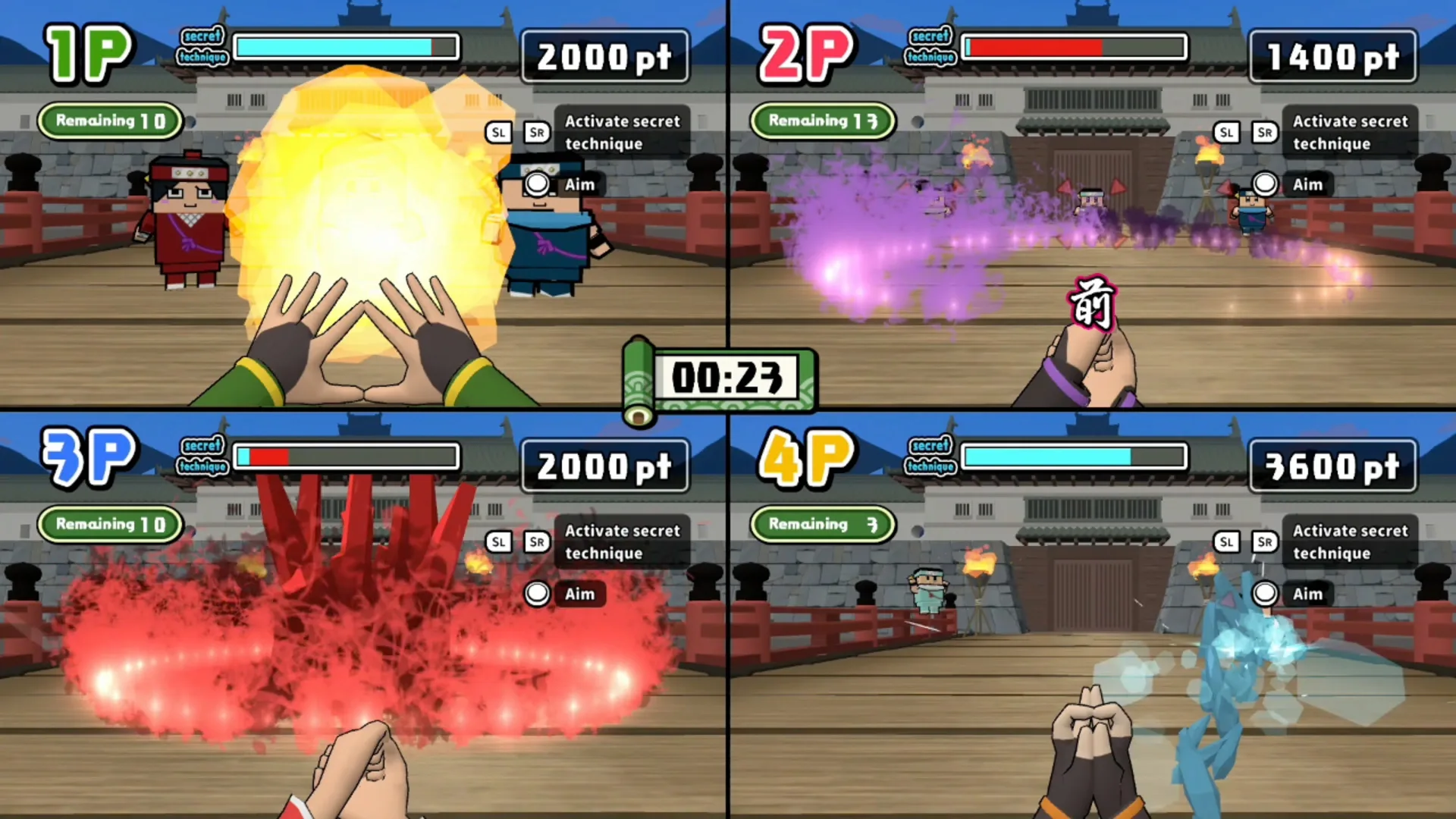Click the SL shoulder button icon for player 1
The width and height of the screenshot is (1456, 819).
[x=498, y=132]
